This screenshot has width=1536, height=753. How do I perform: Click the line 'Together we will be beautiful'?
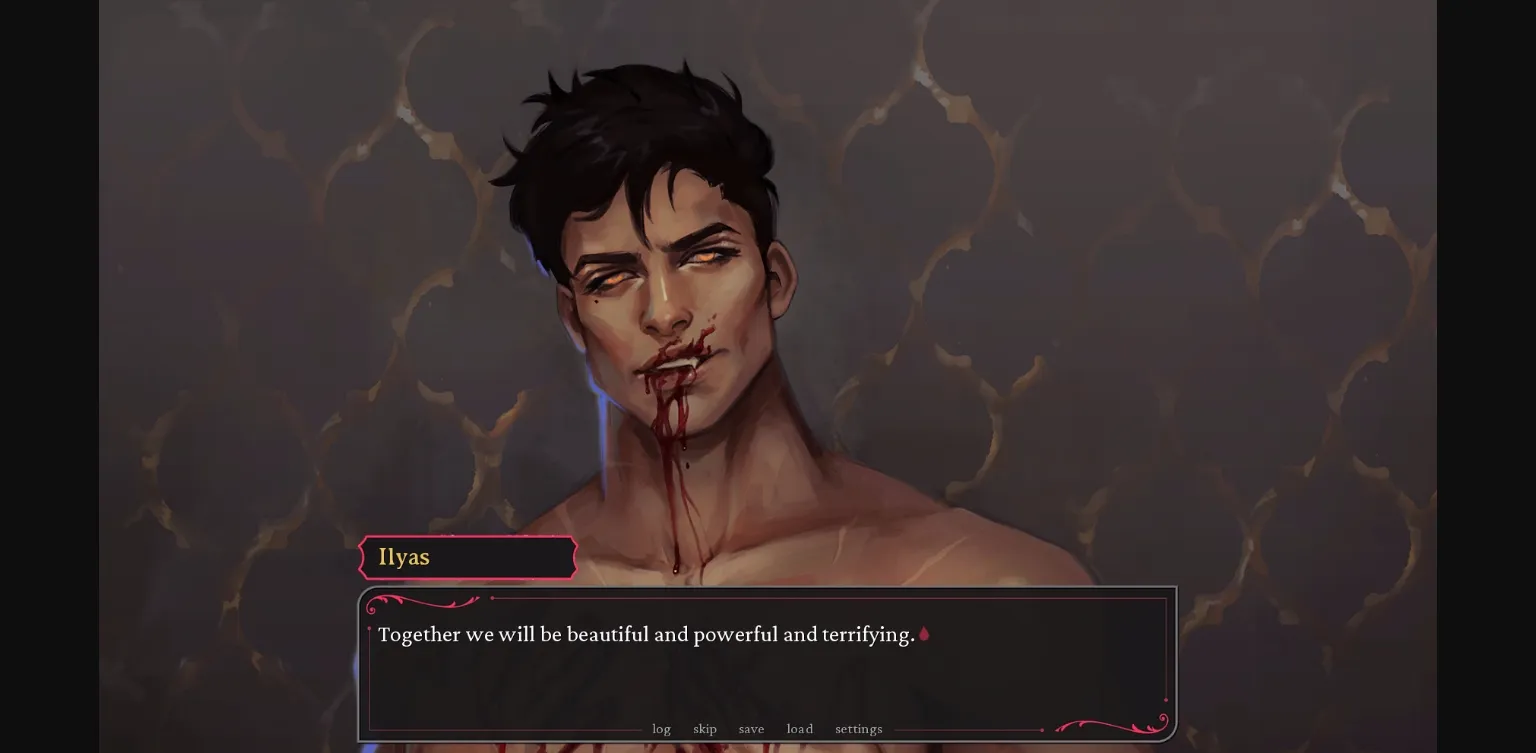point(646,634)
